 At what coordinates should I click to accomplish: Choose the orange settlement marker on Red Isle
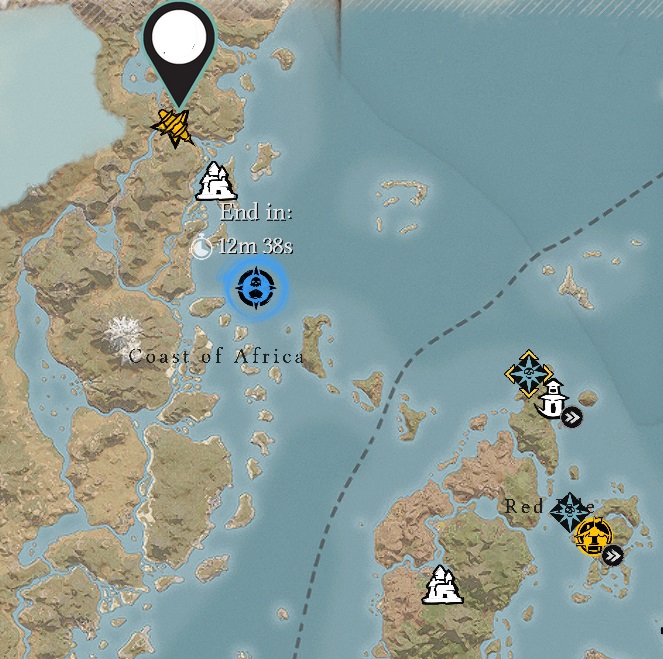point(592,536)
